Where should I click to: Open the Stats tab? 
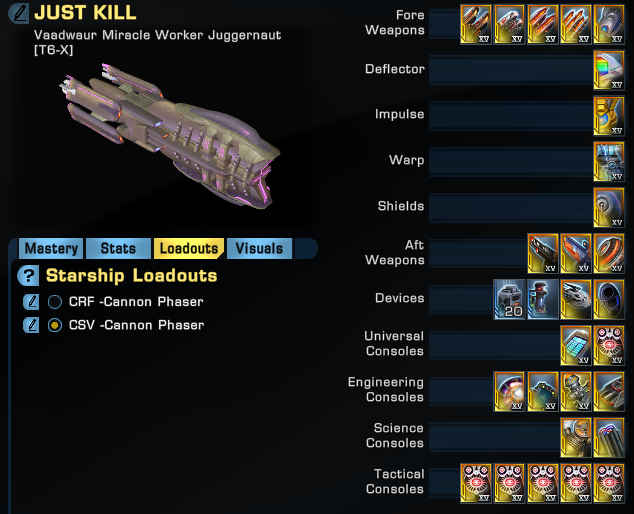118,249
